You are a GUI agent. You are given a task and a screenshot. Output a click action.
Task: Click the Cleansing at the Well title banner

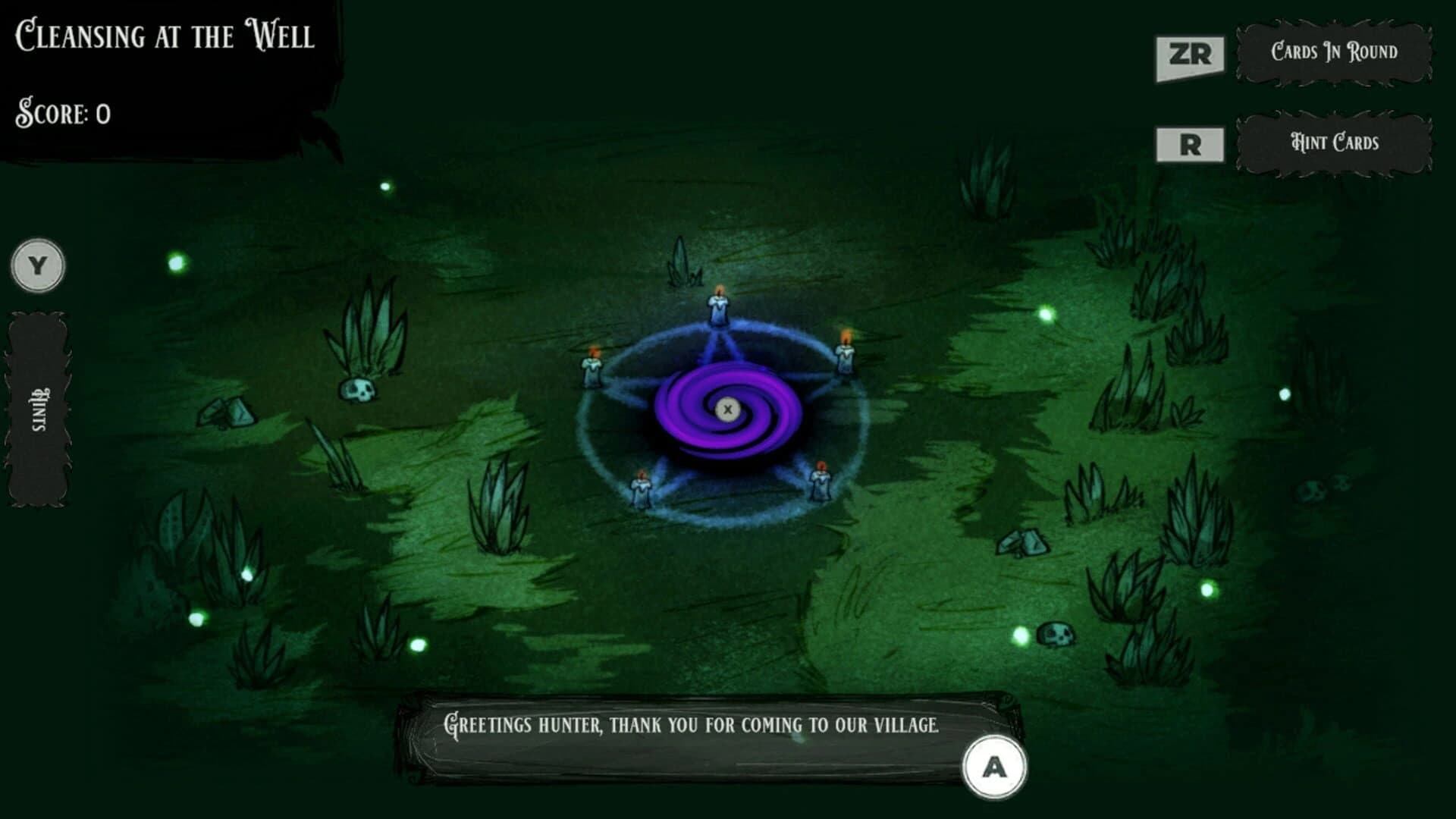coord(165,33)
